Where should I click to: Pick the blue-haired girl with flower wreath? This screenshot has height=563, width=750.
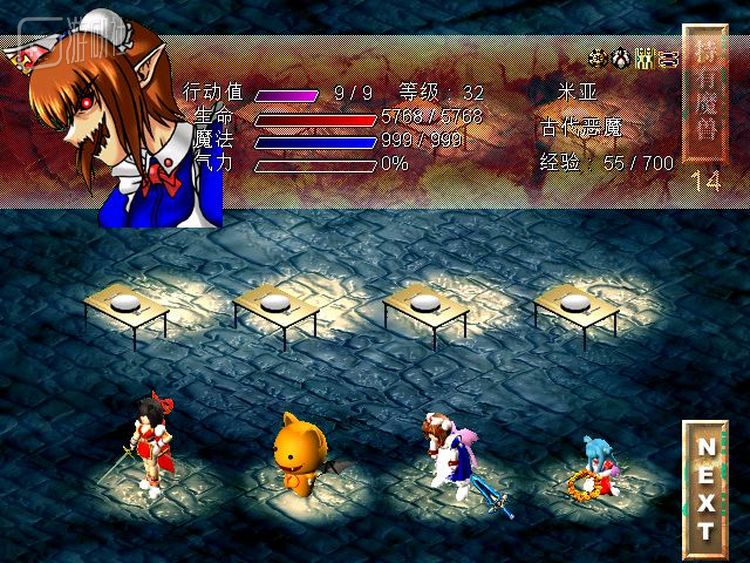coord(595,467)
